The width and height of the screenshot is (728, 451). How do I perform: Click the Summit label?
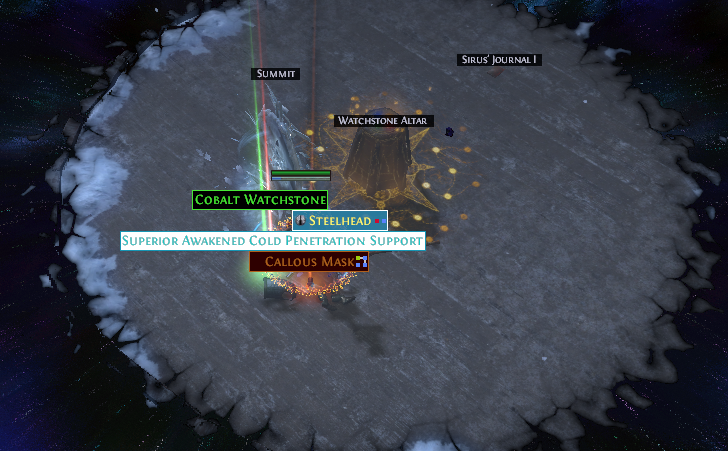pyautogui.click(x=275, y=74)
